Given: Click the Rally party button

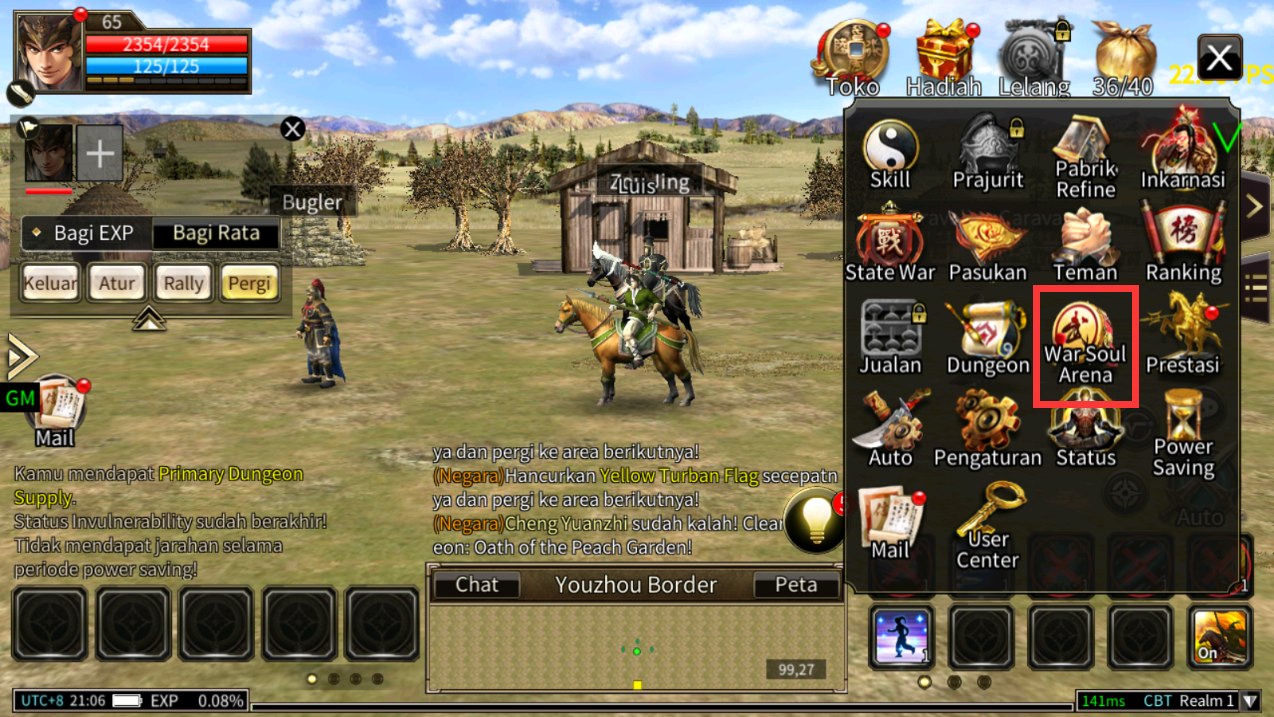Looking at the screenshot, I should tap(183, 283).
